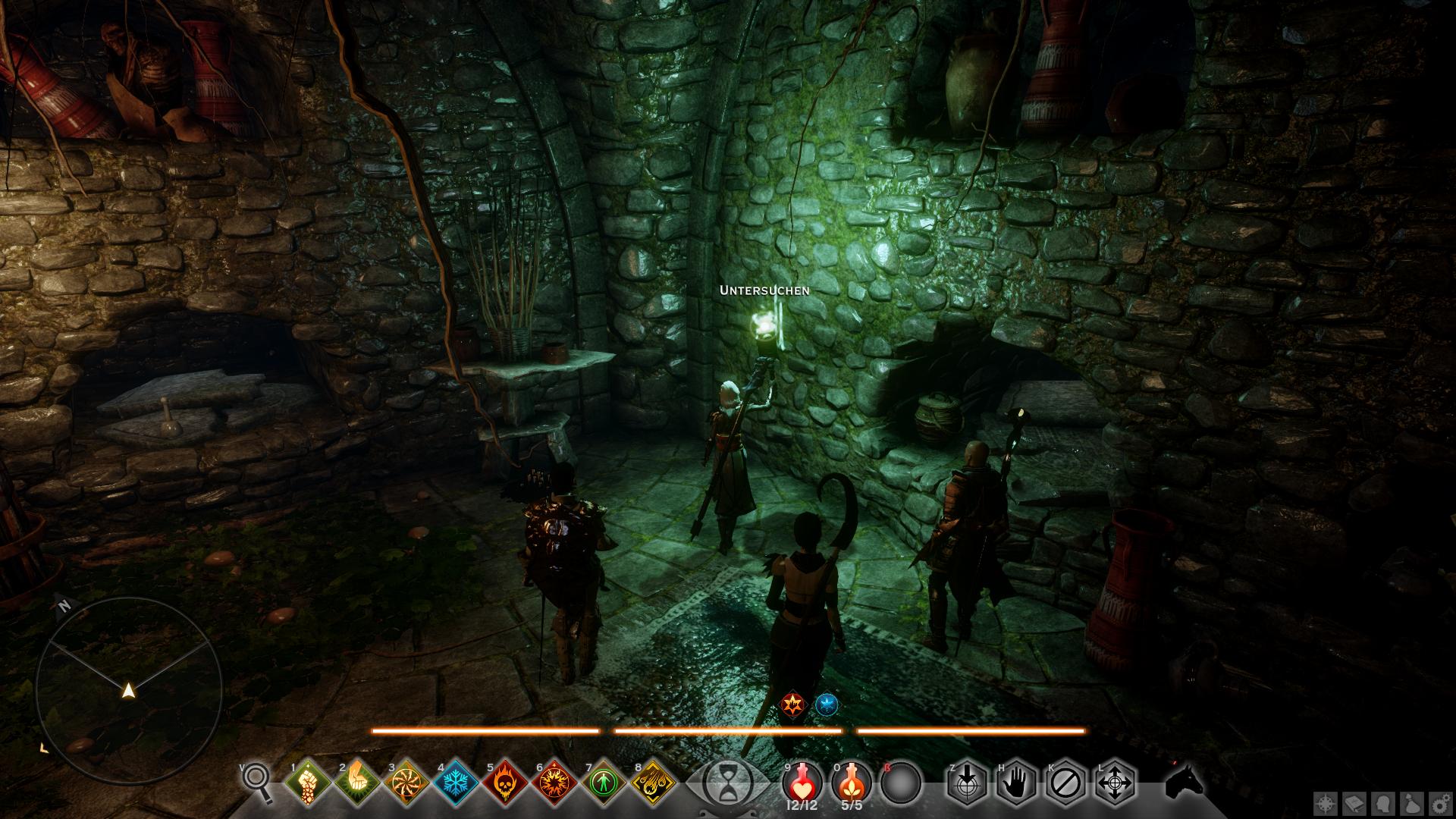
Task: Click the attack-my-target crosshair command
Action: (x=968, y=782)
